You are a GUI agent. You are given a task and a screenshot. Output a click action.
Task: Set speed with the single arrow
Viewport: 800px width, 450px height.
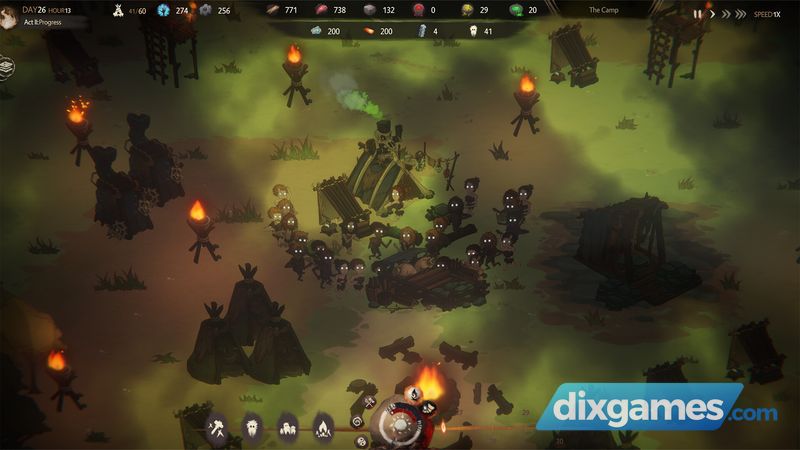pos(711,14)
